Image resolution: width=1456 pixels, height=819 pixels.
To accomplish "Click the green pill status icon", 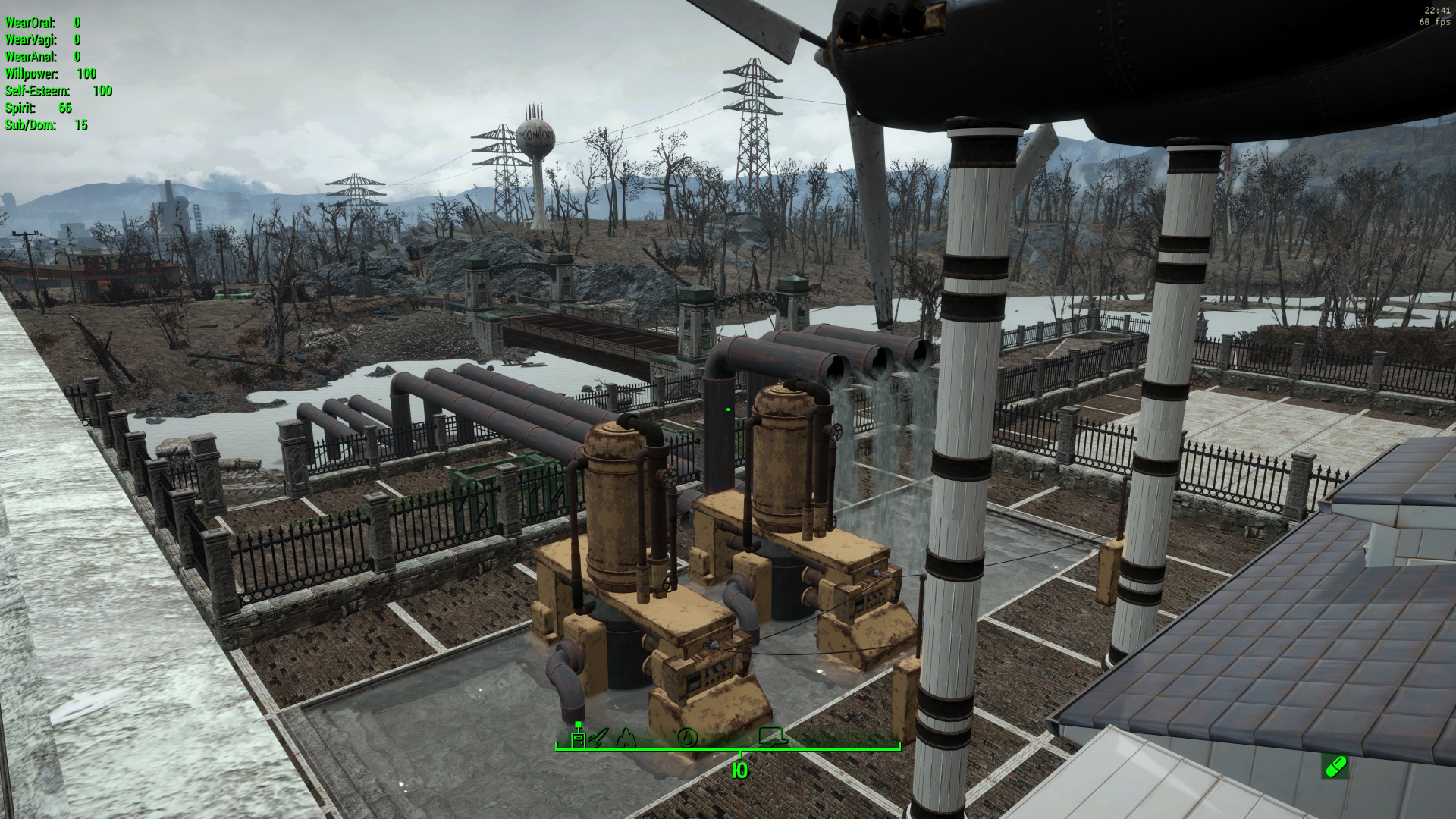I will point(1335,767).
